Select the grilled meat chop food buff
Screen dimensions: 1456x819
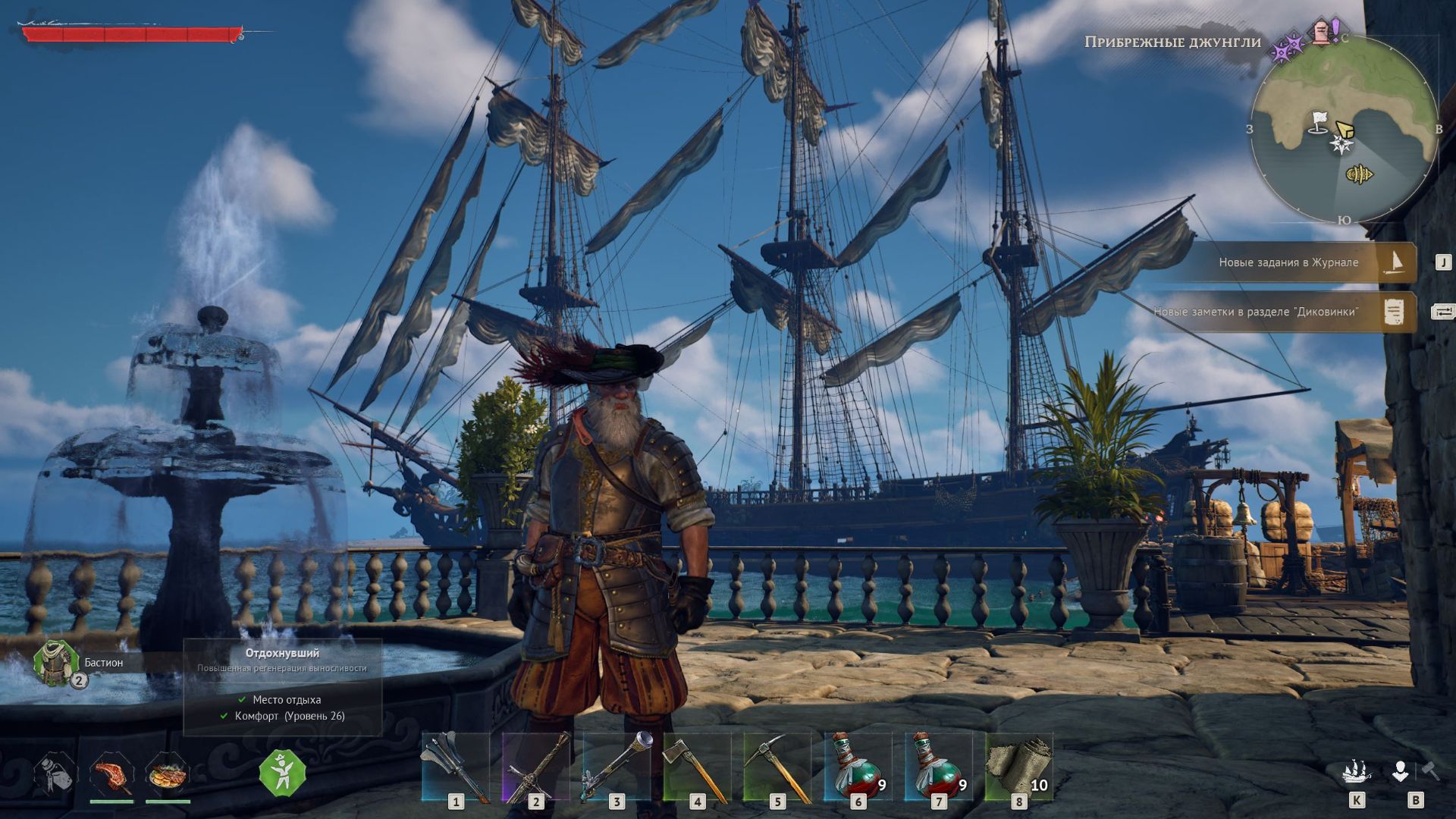point(111,775)
